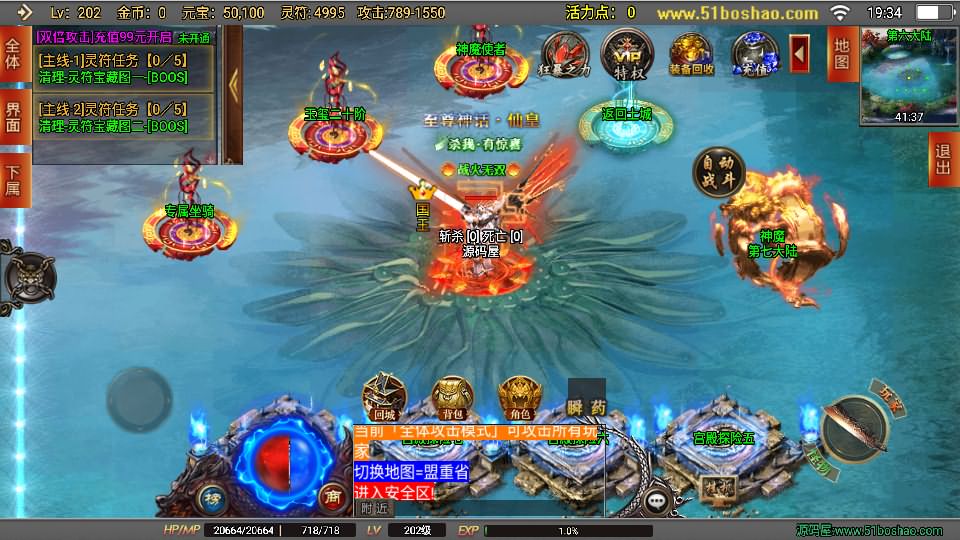Viewport: 960px width, 540px height.
Task: Open the 角色 character sheet
Action: pyautogui.click(x=519, y=396)
